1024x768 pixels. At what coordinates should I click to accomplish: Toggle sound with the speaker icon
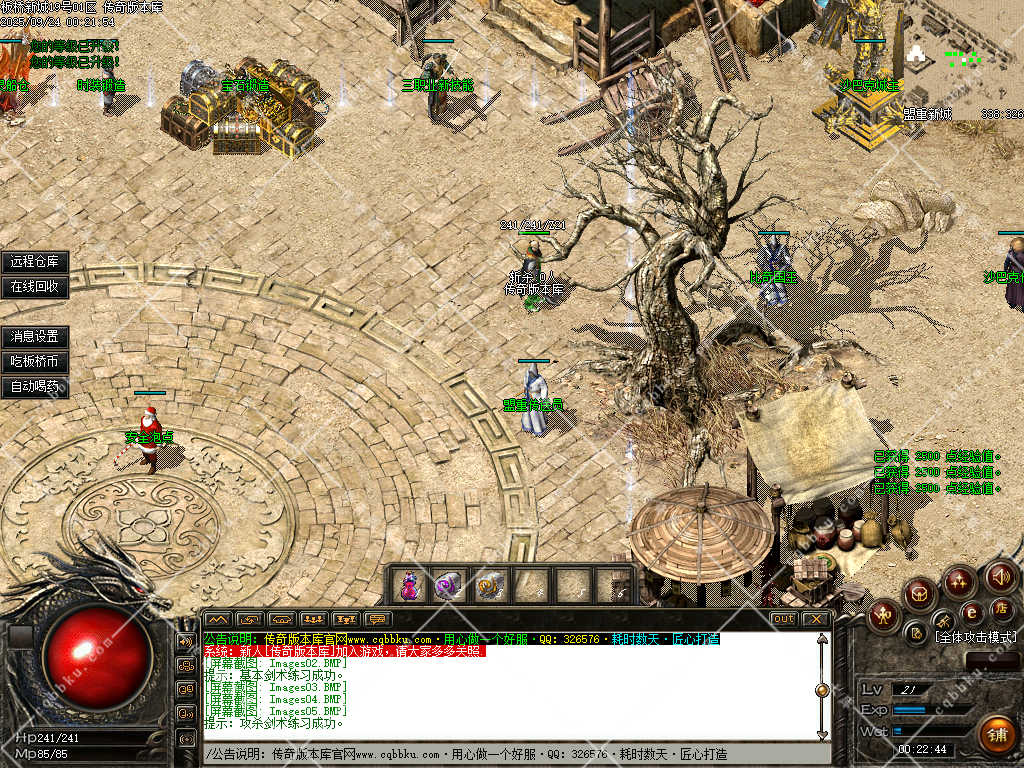tap(1001, 577)
